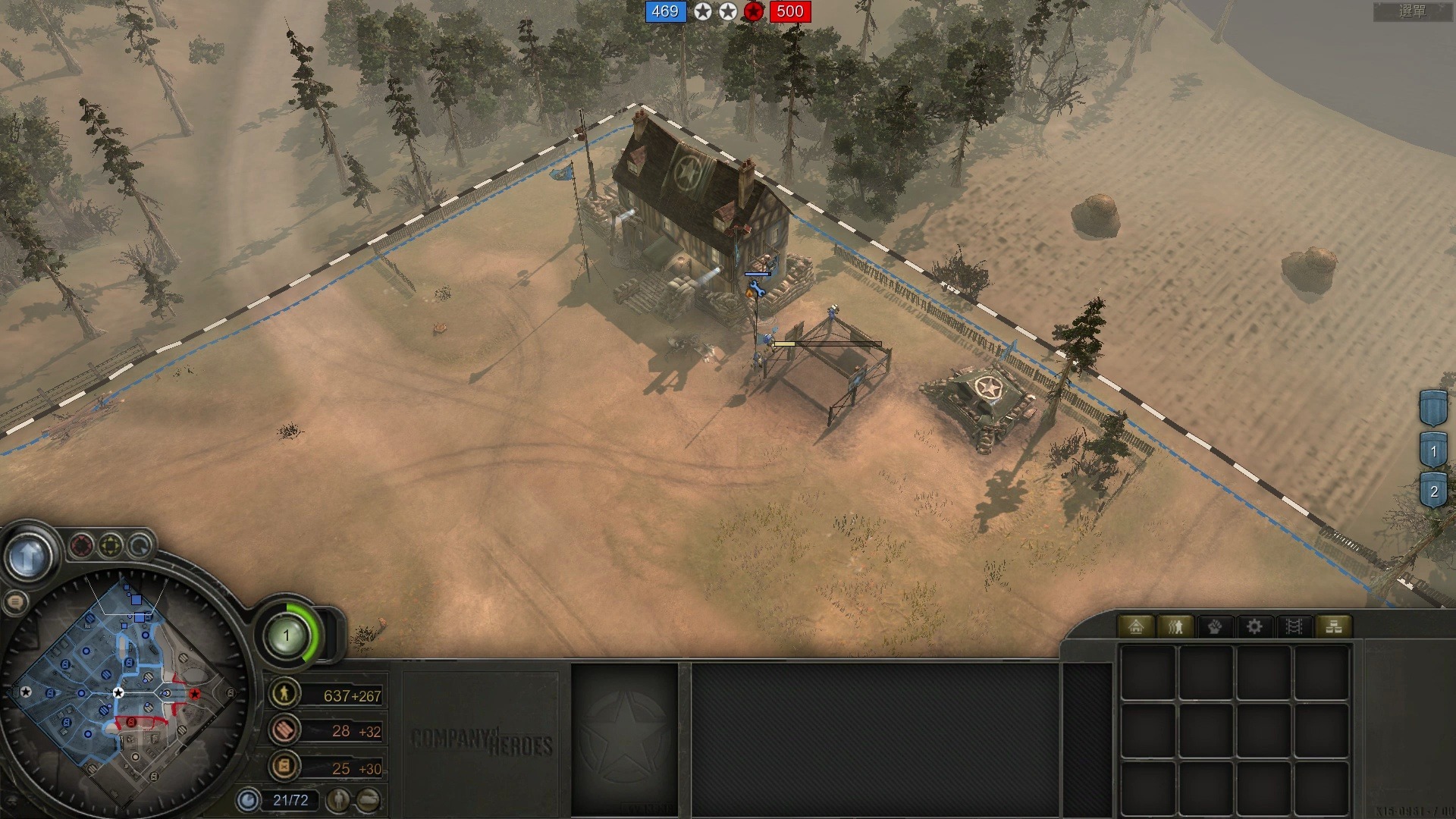Image resolution: width=1456 pixels, height=819 pixels.
Task: Click the circular arrow button above the minimap
Action: coord(140,545)
